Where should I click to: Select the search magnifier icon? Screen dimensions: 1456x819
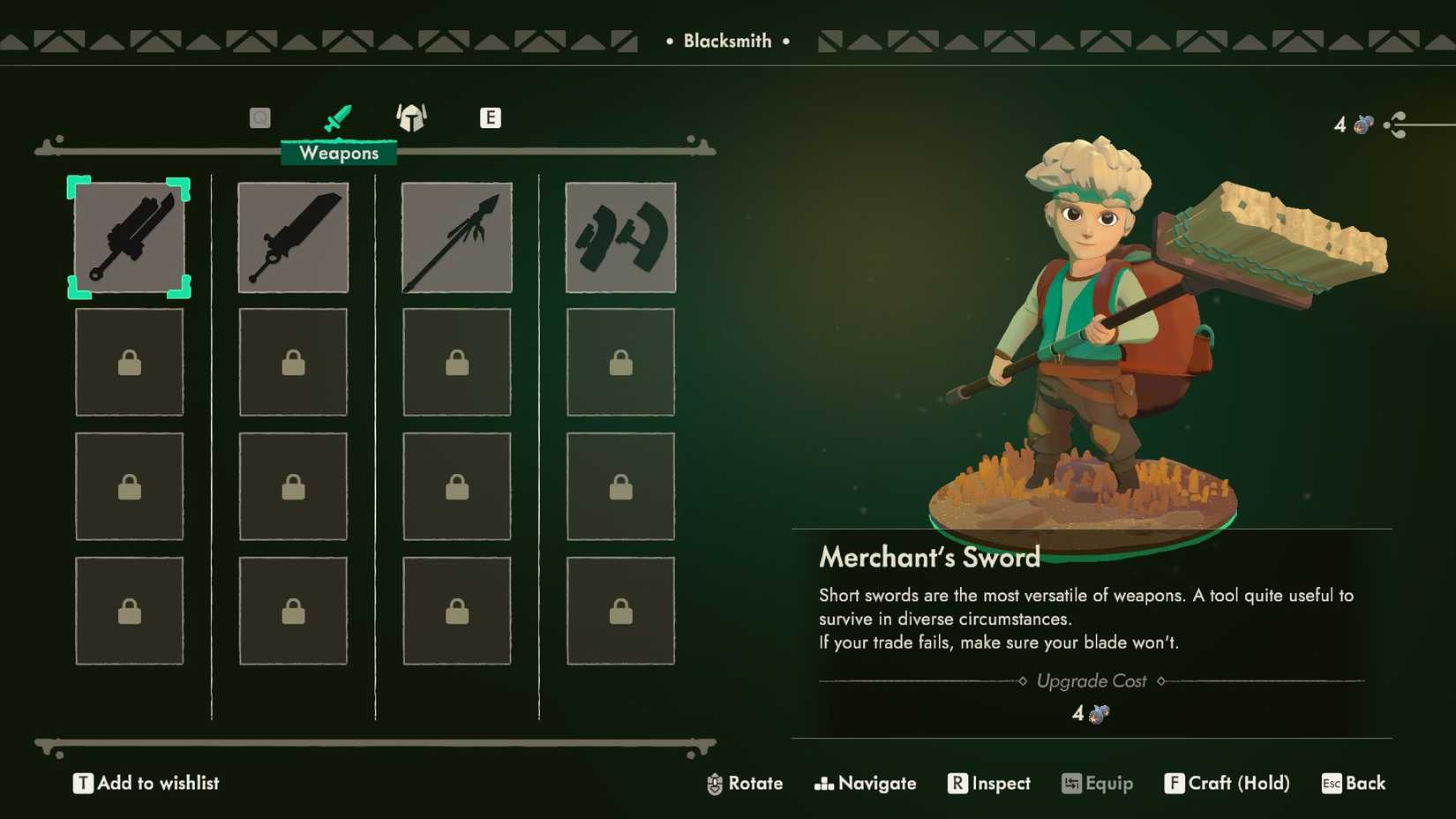click(x=259, y=116)
